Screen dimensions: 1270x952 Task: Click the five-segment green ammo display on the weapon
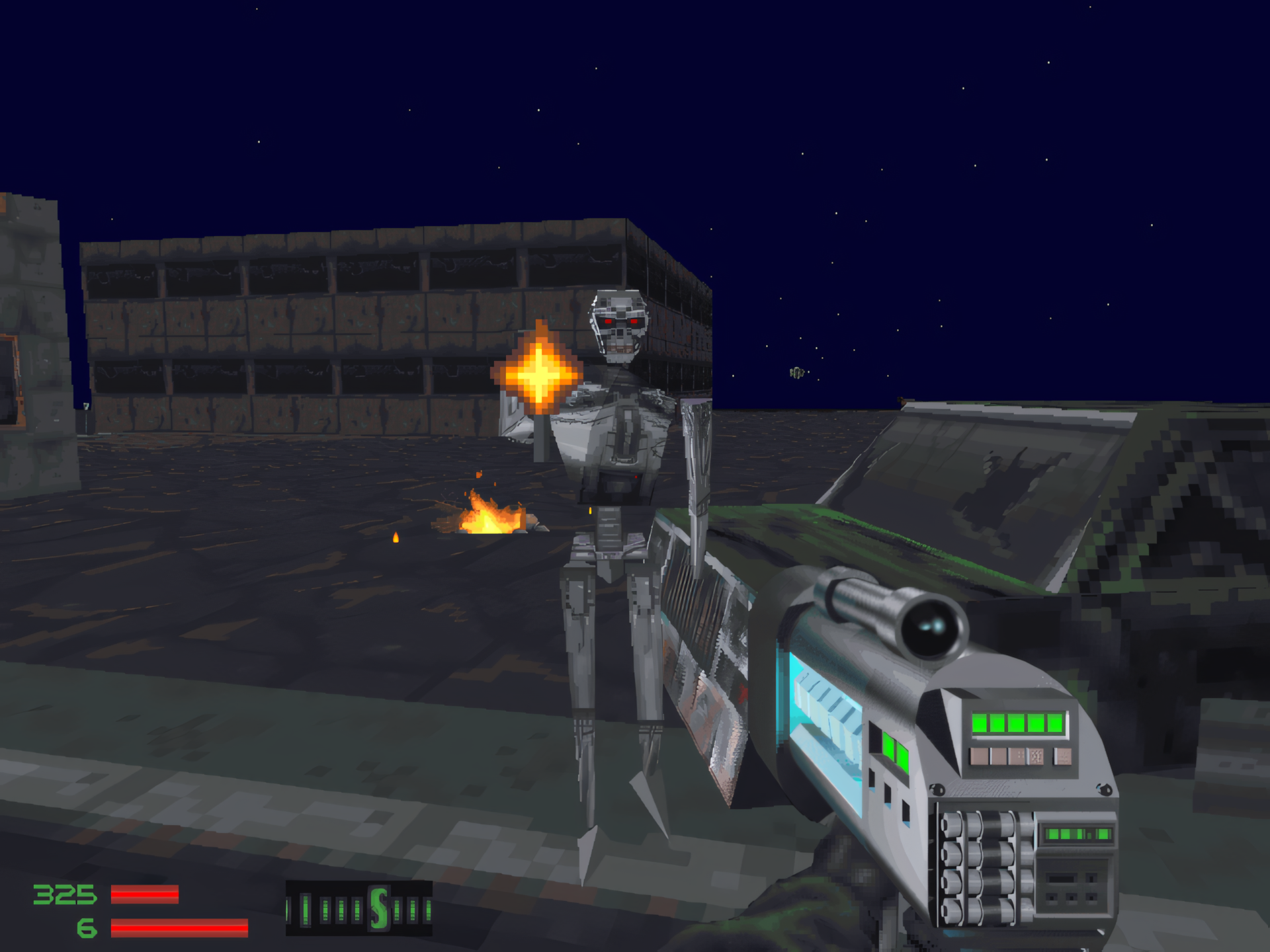1017,724
